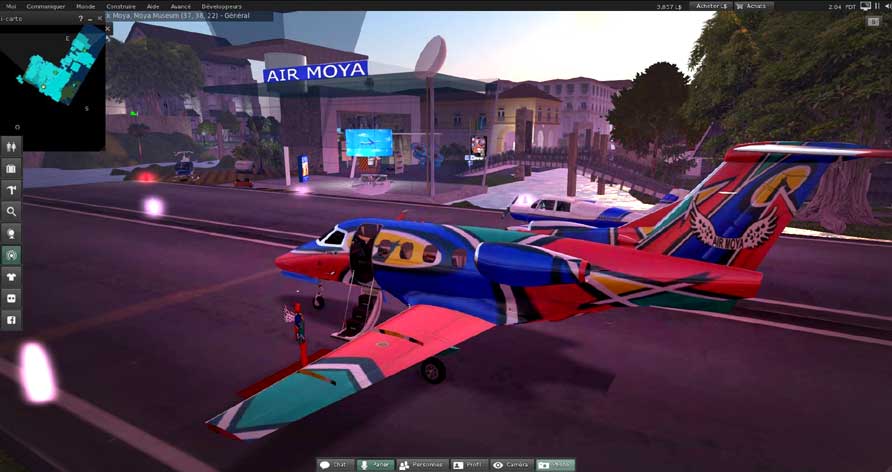Activate the Photo snapshot button
The height and width of the screenshot is (472, 892).
(556, 465)
